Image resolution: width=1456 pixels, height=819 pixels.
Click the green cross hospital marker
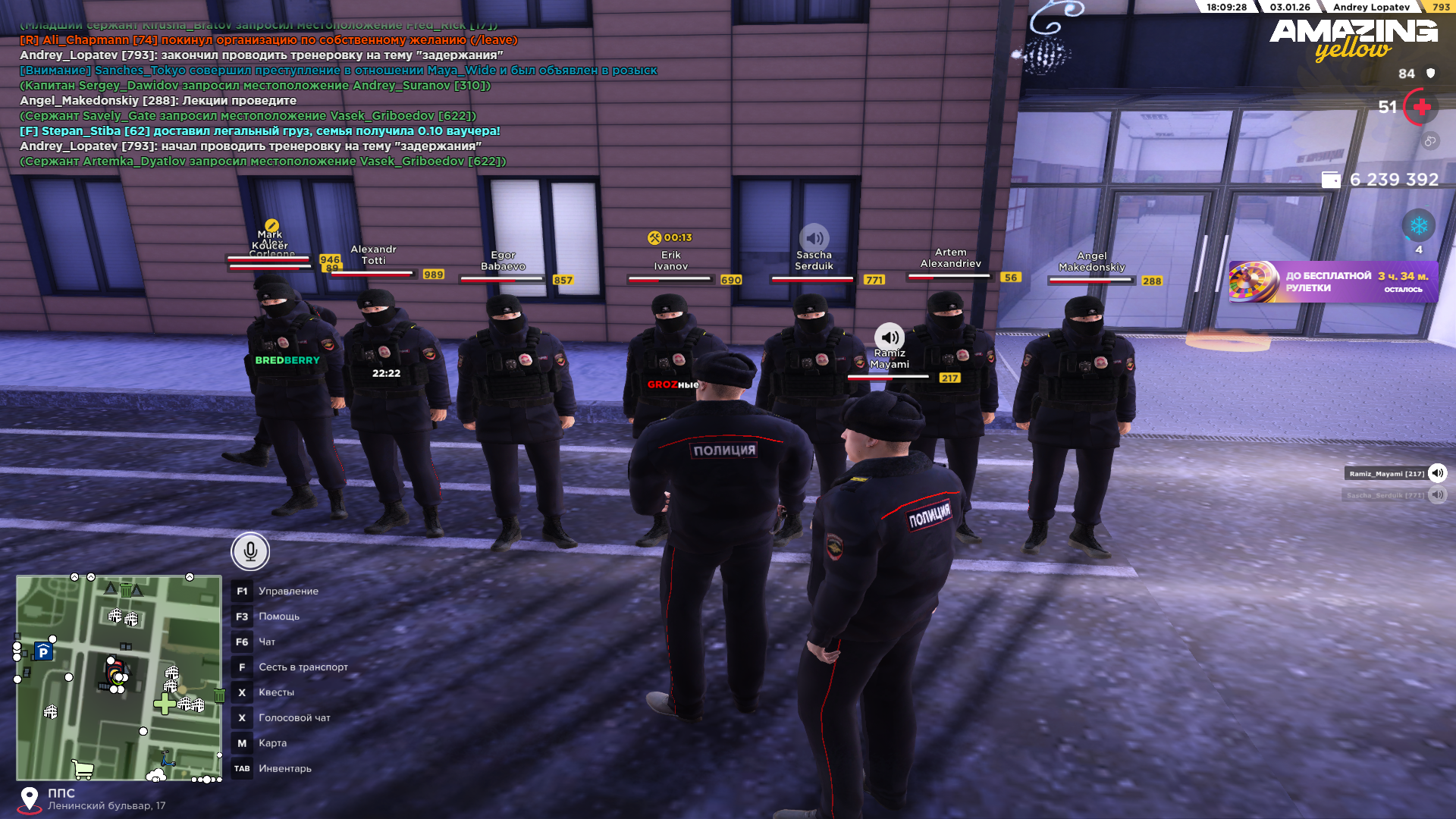click(x=164, y=704)
